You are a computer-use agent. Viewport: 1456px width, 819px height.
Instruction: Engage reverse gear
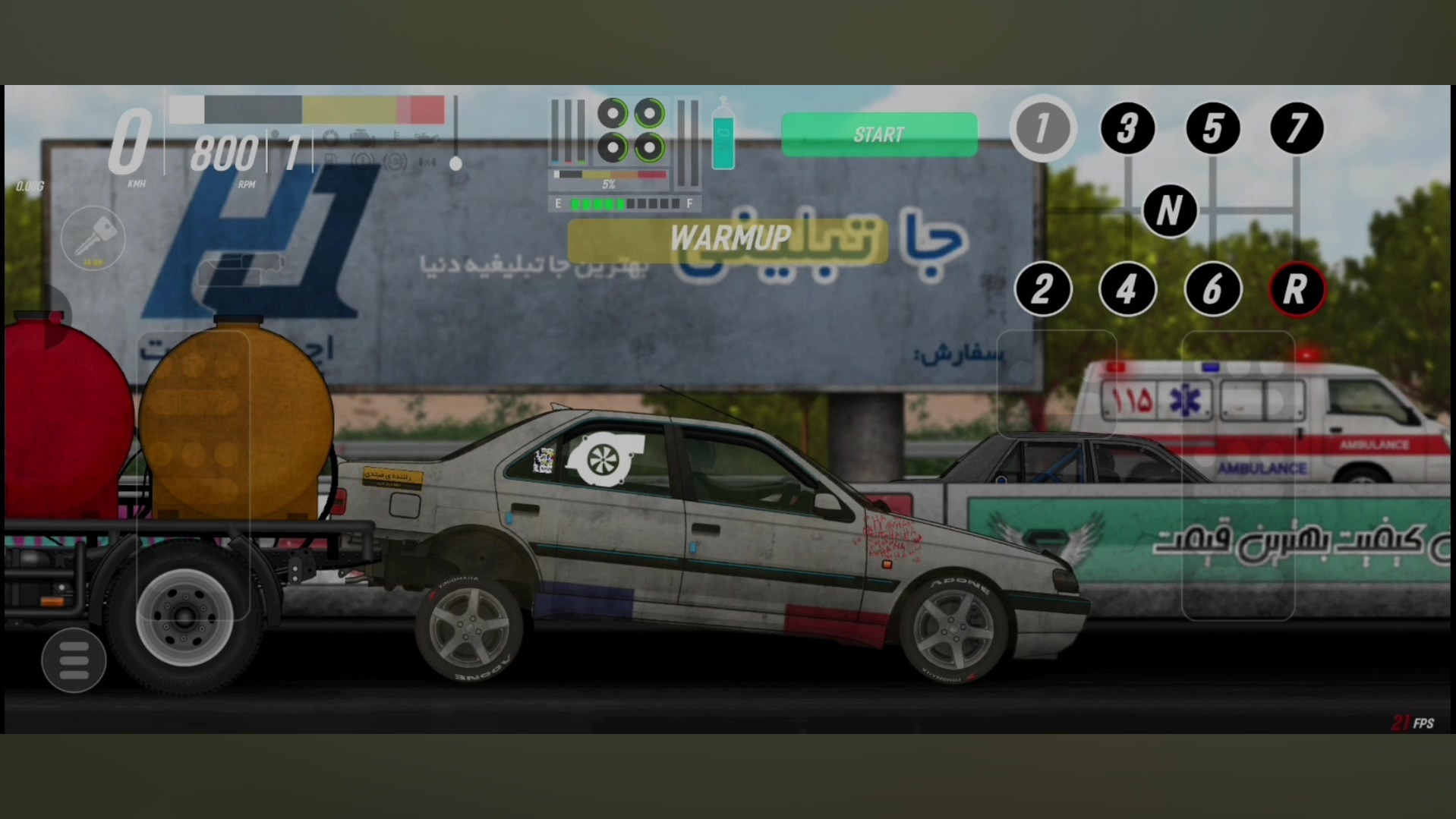pos(1297,289)
